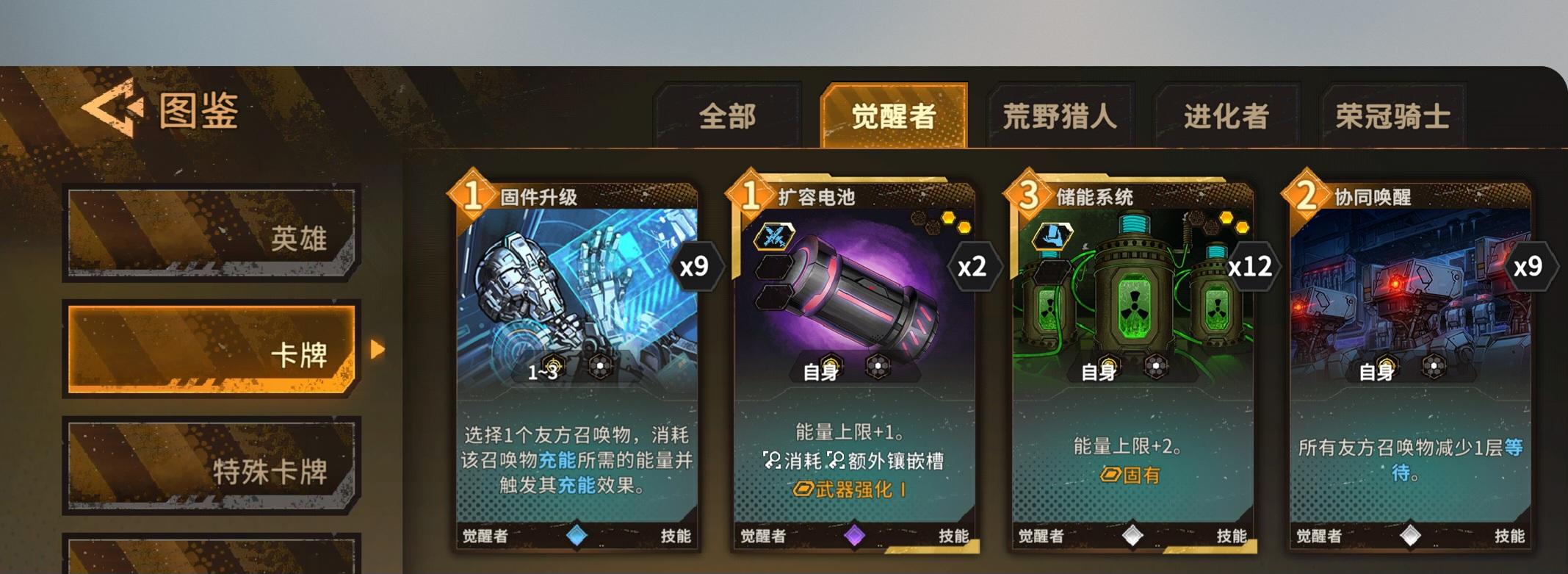Click the hexagon cluster icon beside 自身 on 扩容电池
The image size is (1568, 574).
[879, 365]
